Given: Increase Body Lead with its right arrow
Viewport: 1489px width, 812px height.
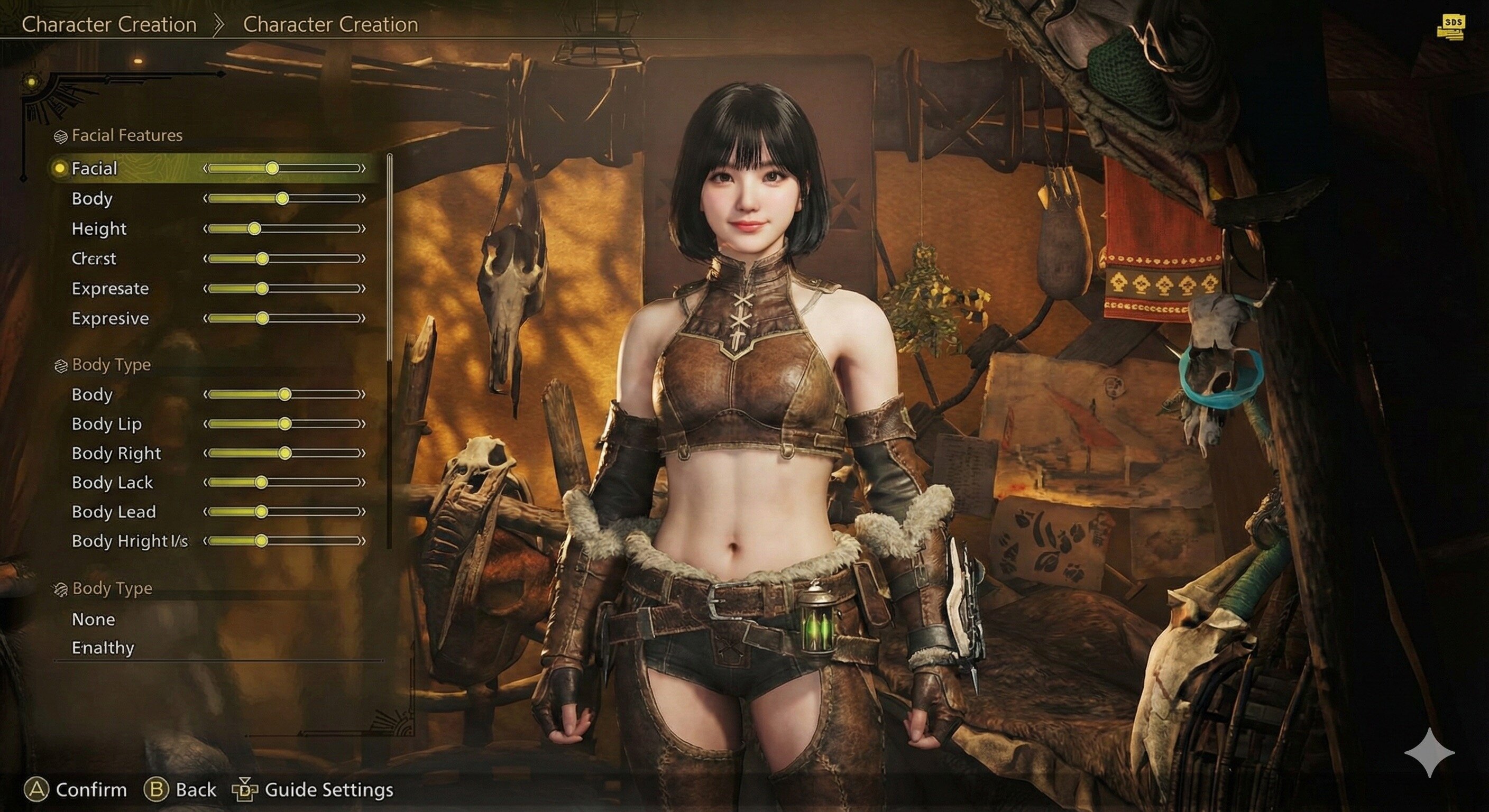Looking at the screenshot, I should click(364, 512).
